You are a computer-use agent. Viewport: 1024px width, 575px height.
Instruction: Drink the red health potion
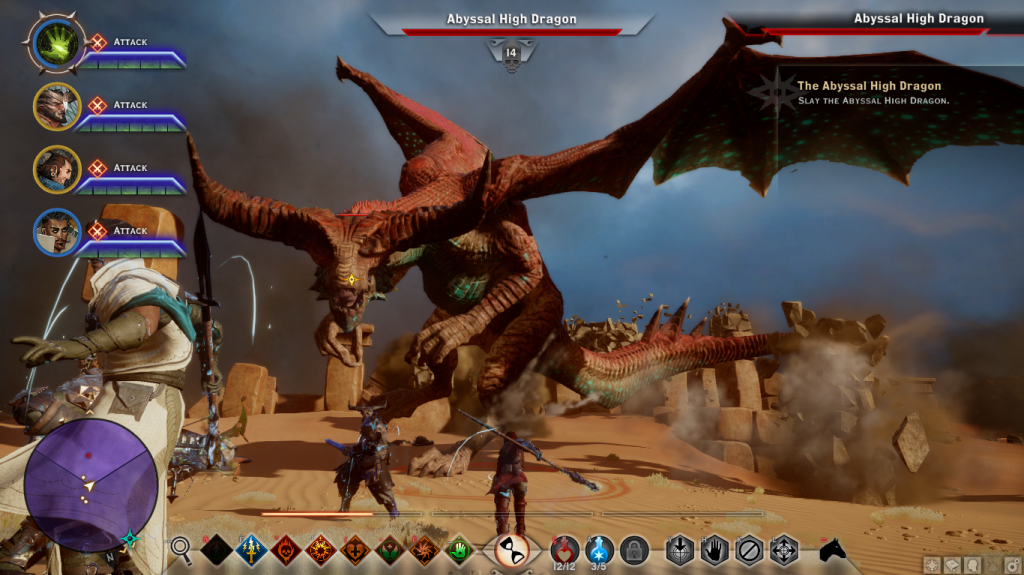point(565,548)
